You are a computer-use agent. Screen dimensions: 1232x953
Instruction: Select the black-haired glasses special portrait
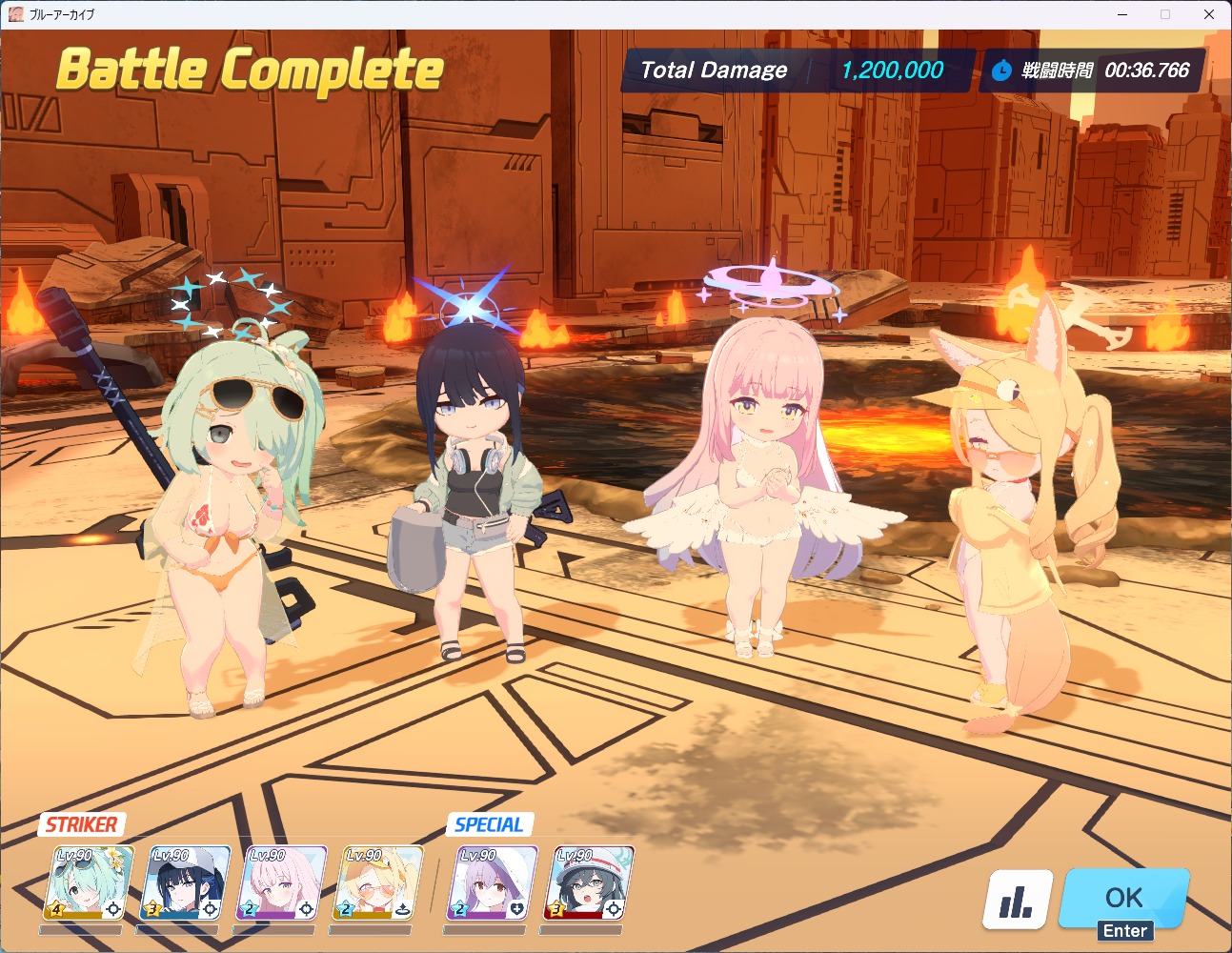coord(588,883)
